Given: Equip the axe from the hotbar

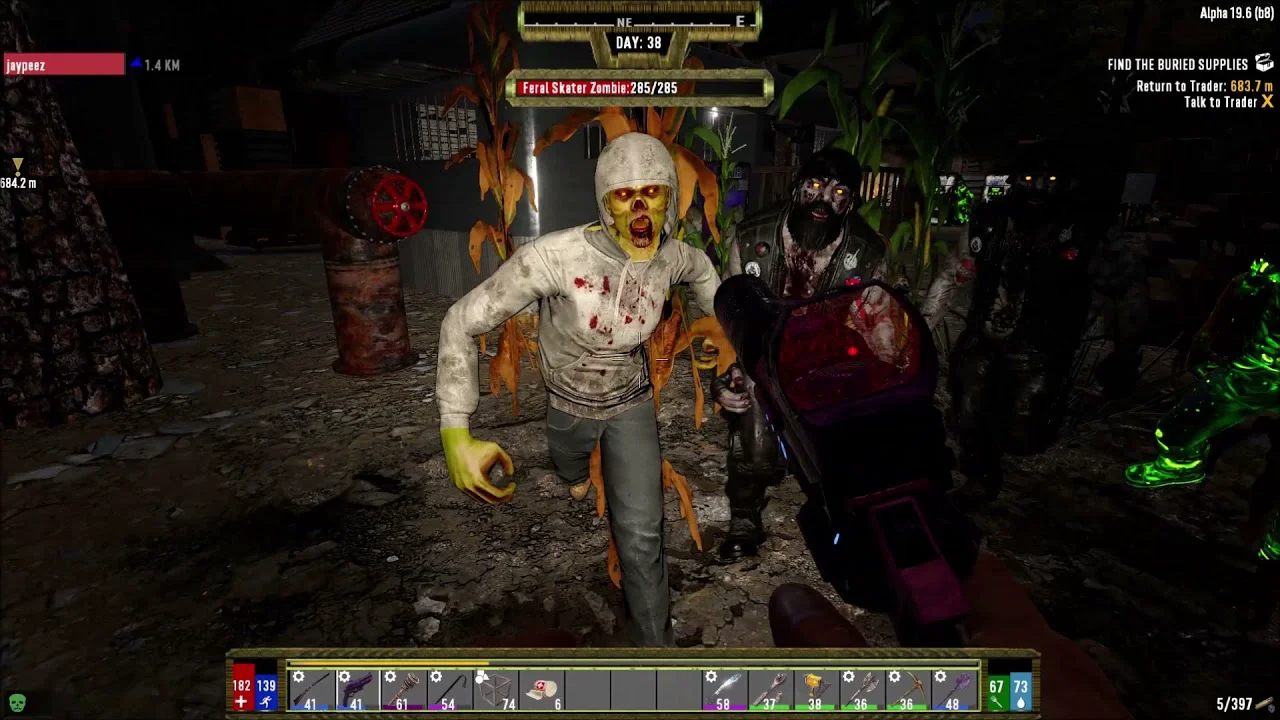Looking at the screenshot, I should [x=862, y=690].
